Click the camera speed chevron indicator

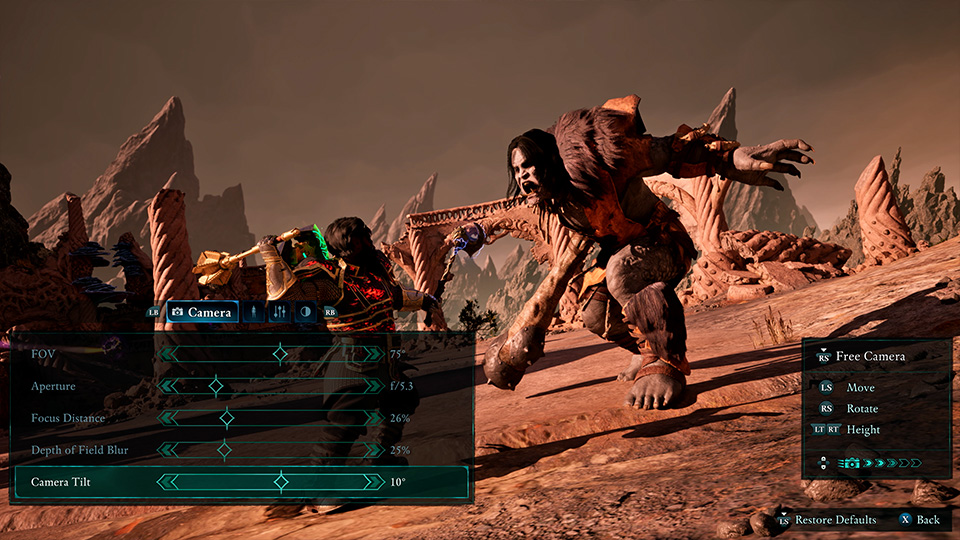click(x=892, y=463)
